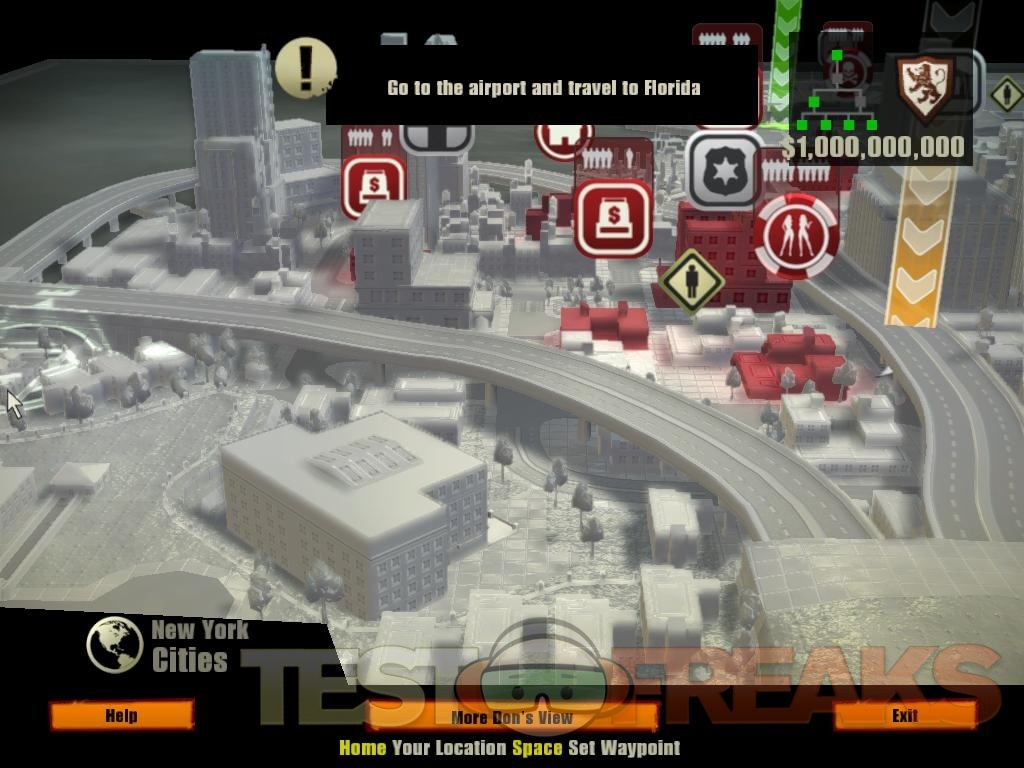The width and height of the screenshot is (1024, 768).
Task: Select the yellow diamond marker under the police badge
Action: pyautogui.click(x=691, y=281)
